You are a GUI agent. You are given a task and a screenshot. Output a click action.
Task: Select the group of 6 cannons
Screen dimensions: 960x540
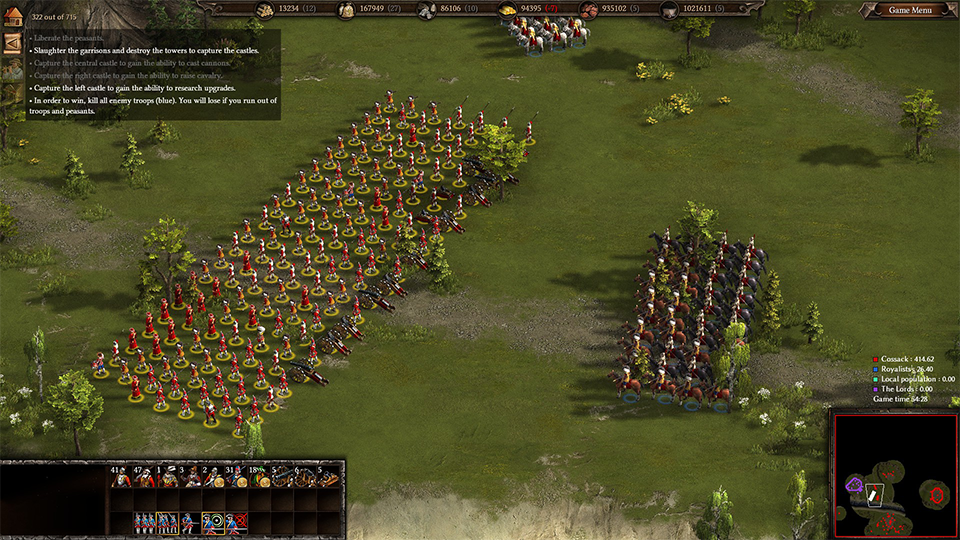click(x=304, y=479)
